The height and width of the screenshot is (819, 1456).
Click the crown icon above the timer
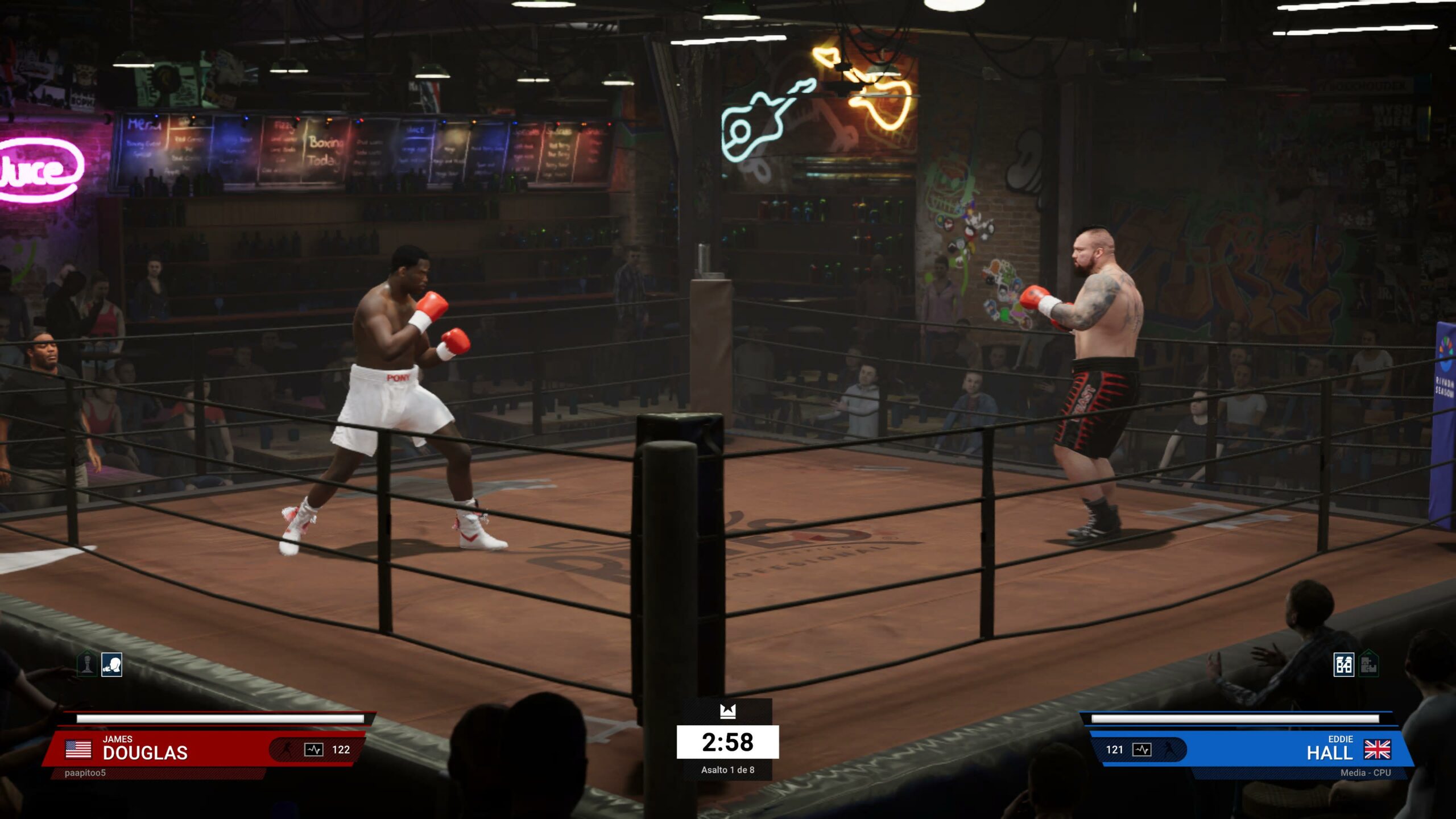[x=727, y=711]
